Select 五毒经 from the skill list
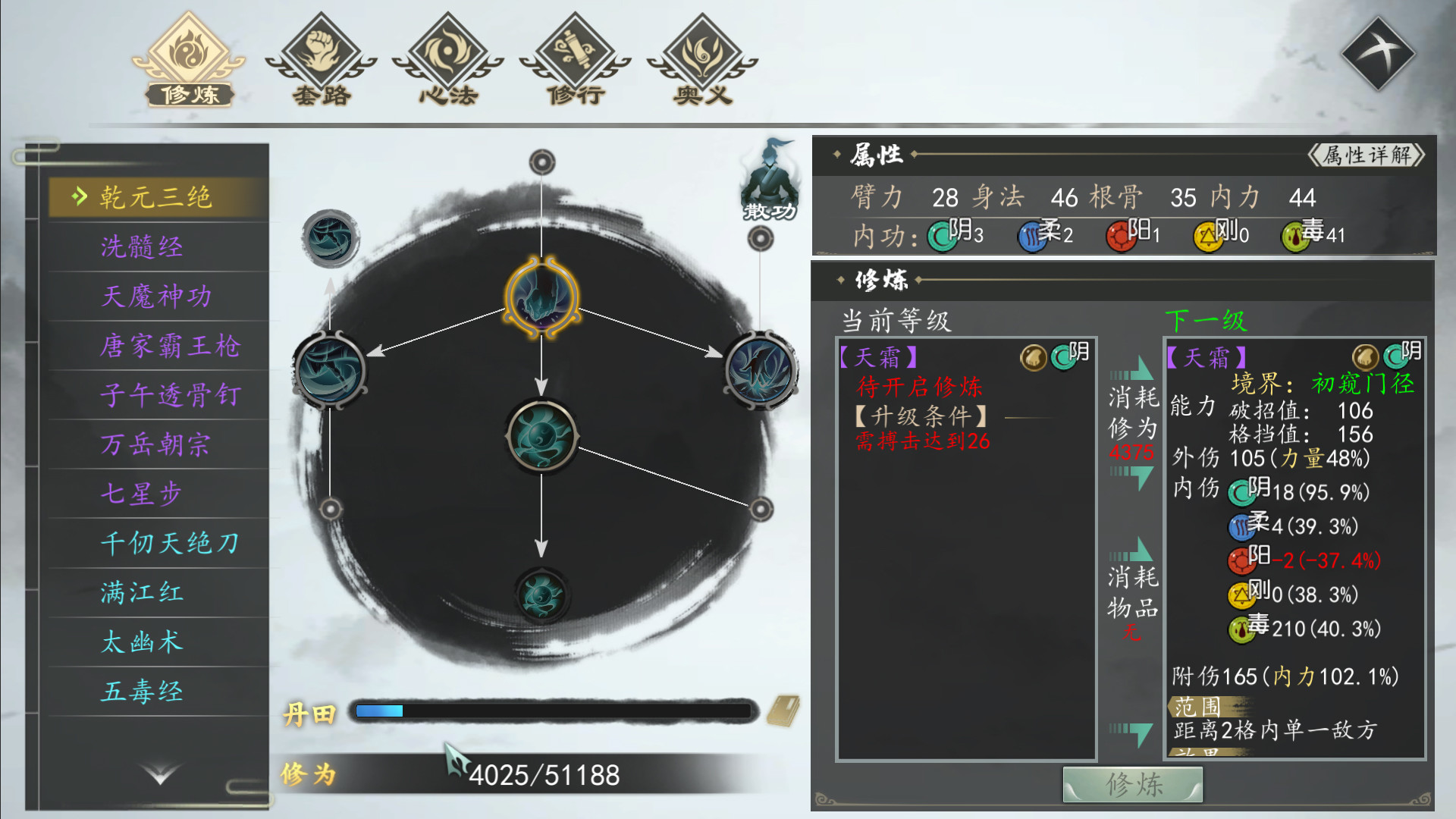 (140, 692)
